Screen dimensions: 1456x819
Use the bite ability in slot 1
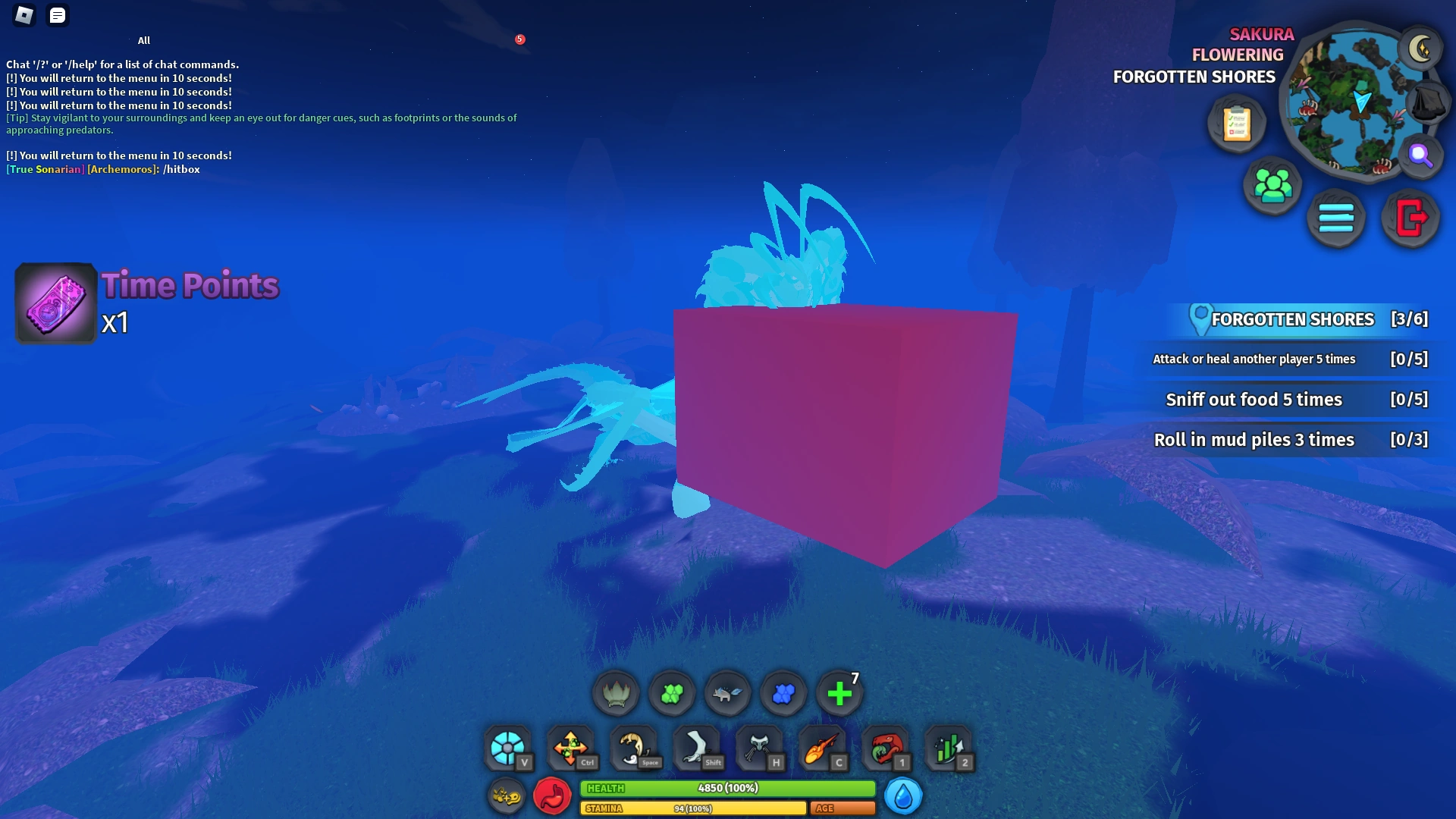(x=886, y=748)
